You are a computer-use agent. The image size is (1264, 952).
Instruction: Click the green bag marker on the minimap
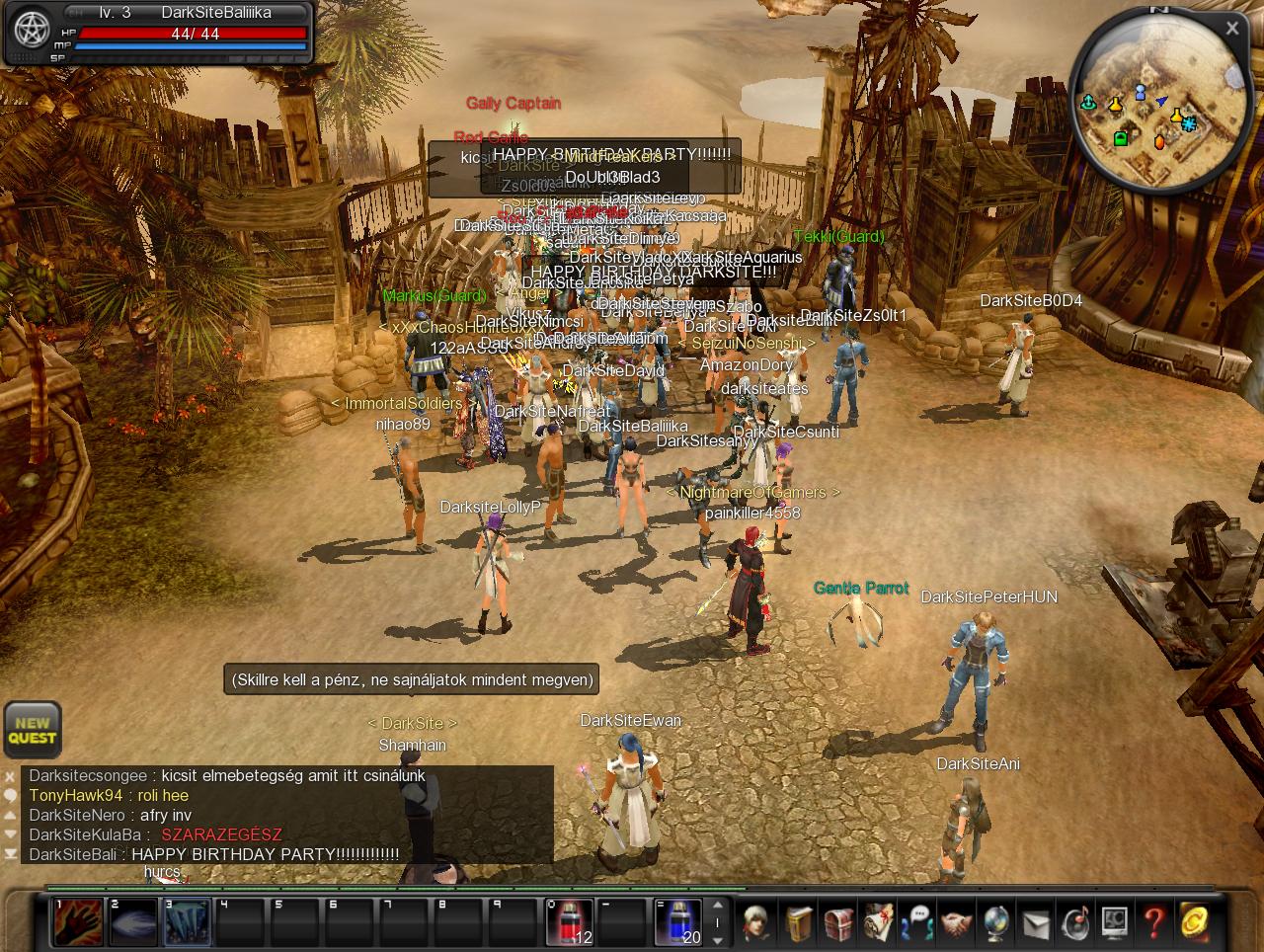[x=1121, y=138]
